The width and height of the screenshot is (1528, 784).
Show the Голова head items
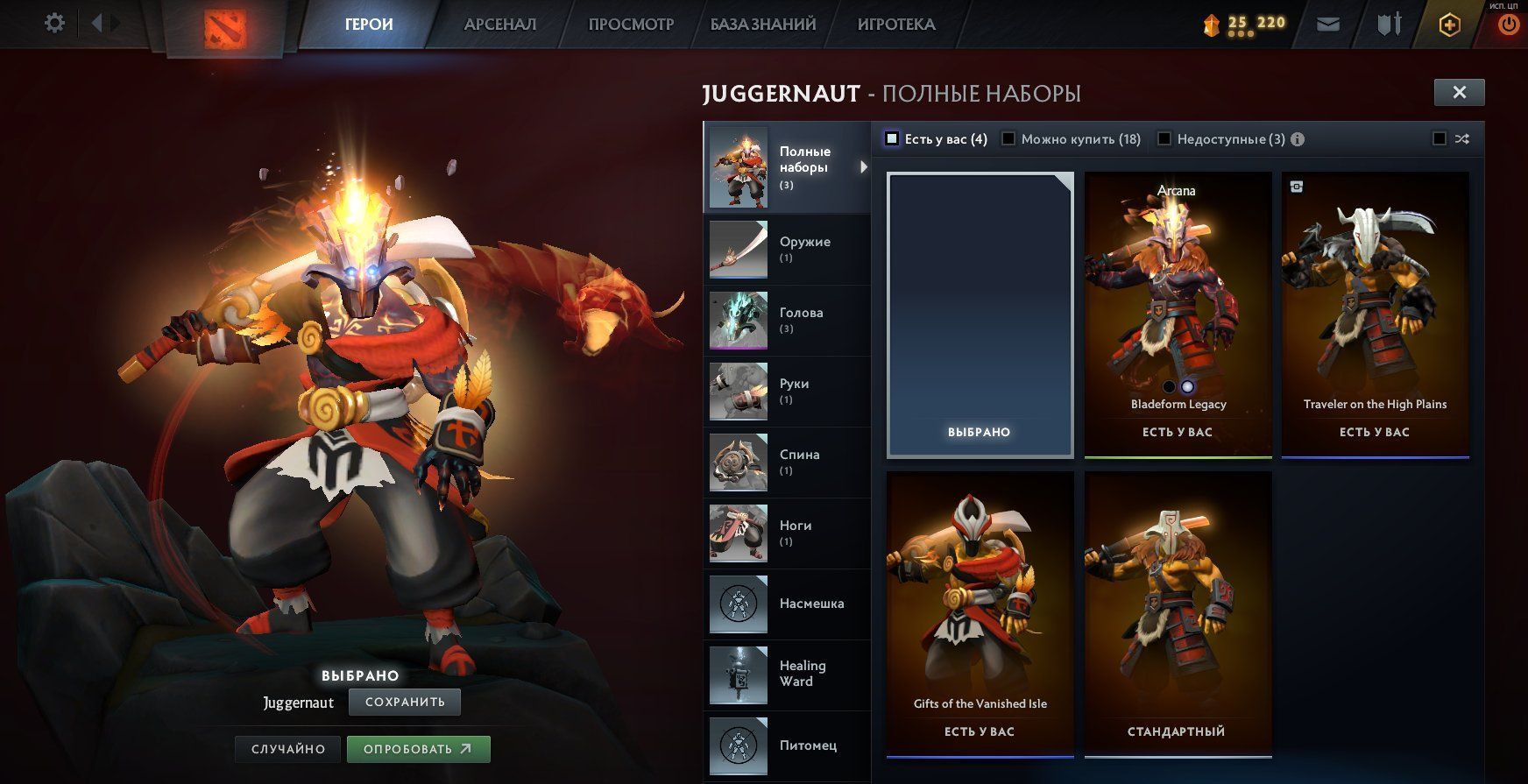coord(787,321)
